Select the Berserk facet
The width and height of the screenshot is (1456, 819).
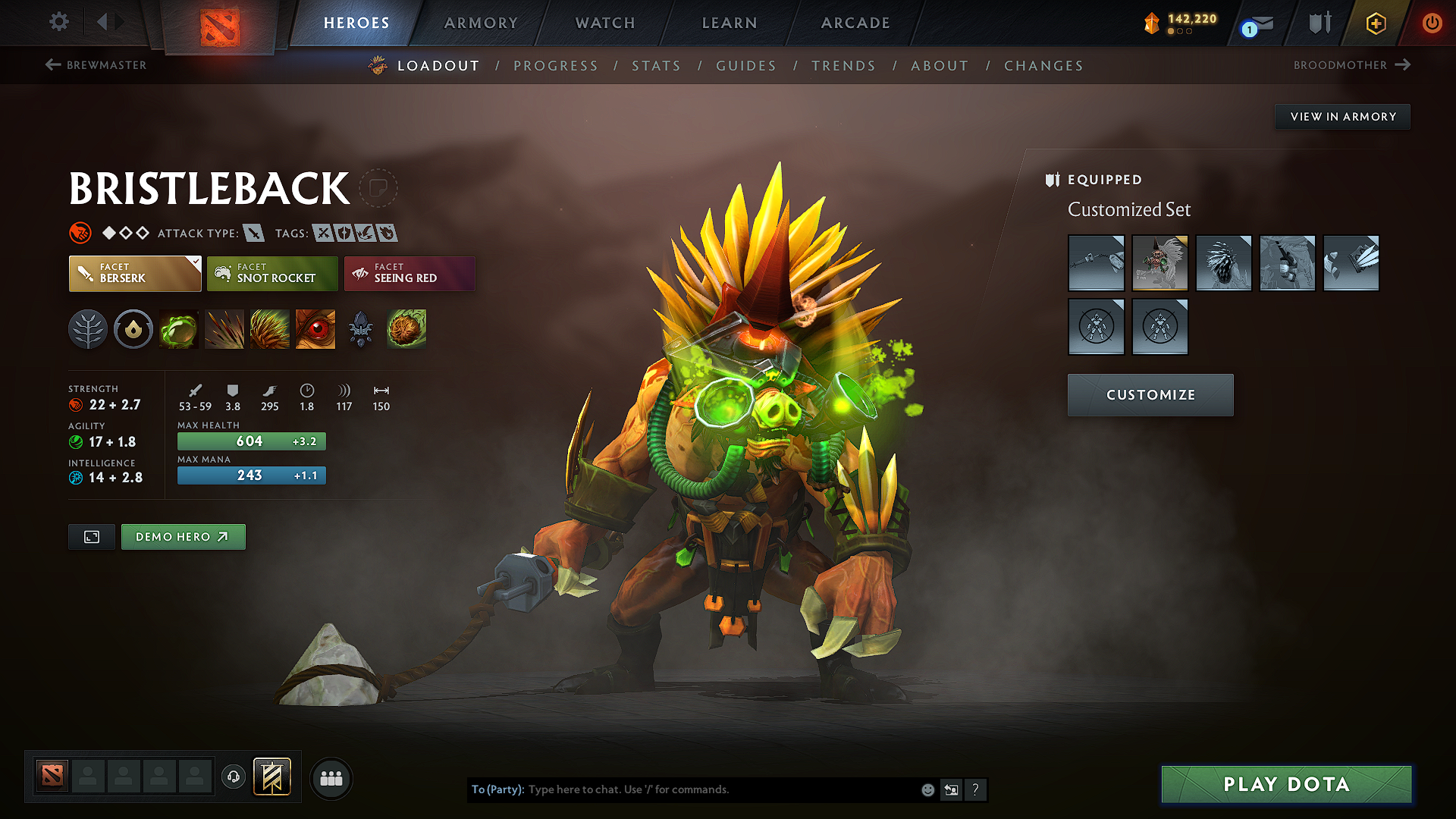point(134,274)
